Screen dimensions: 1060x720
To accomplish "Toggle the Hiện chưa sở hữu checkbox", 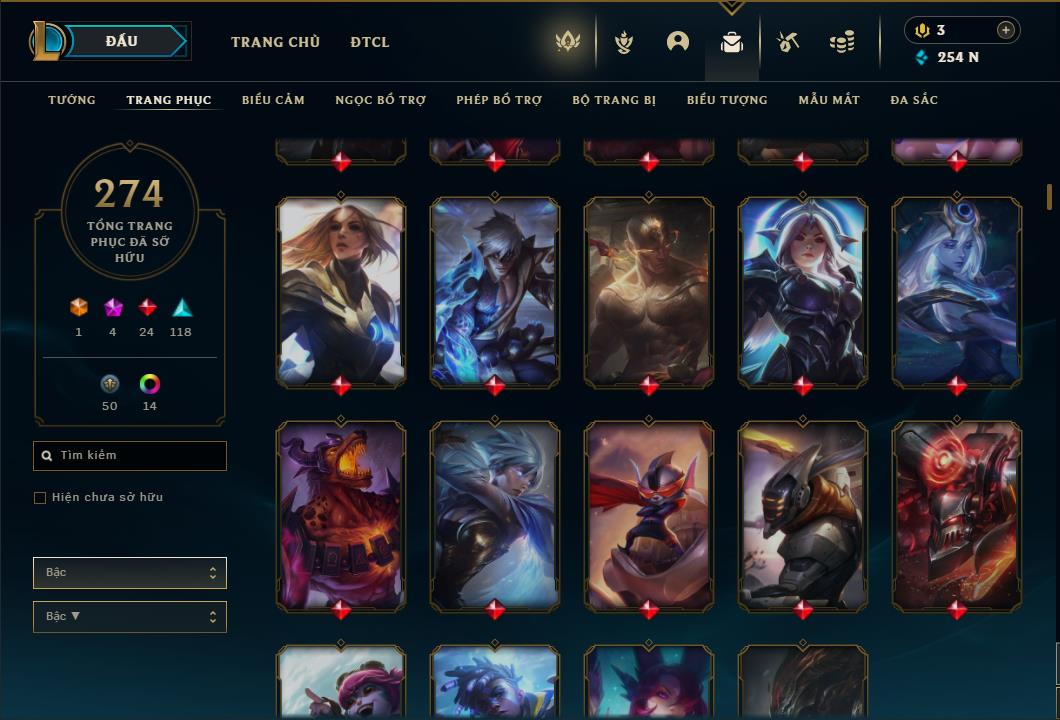I will click(x=40, y=498).
